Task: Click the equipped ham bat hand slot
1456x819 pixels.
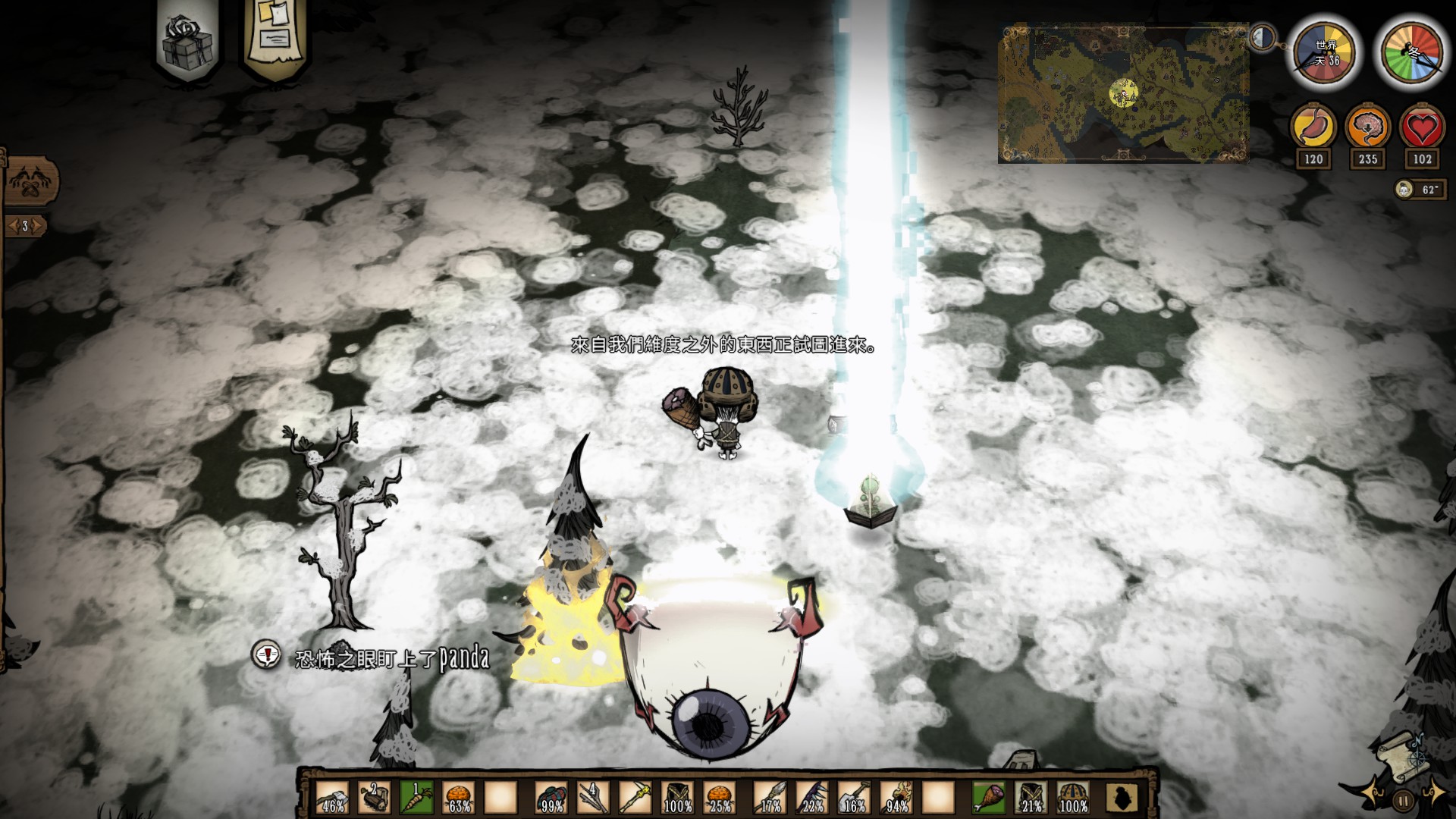Action: coord(989,798)
